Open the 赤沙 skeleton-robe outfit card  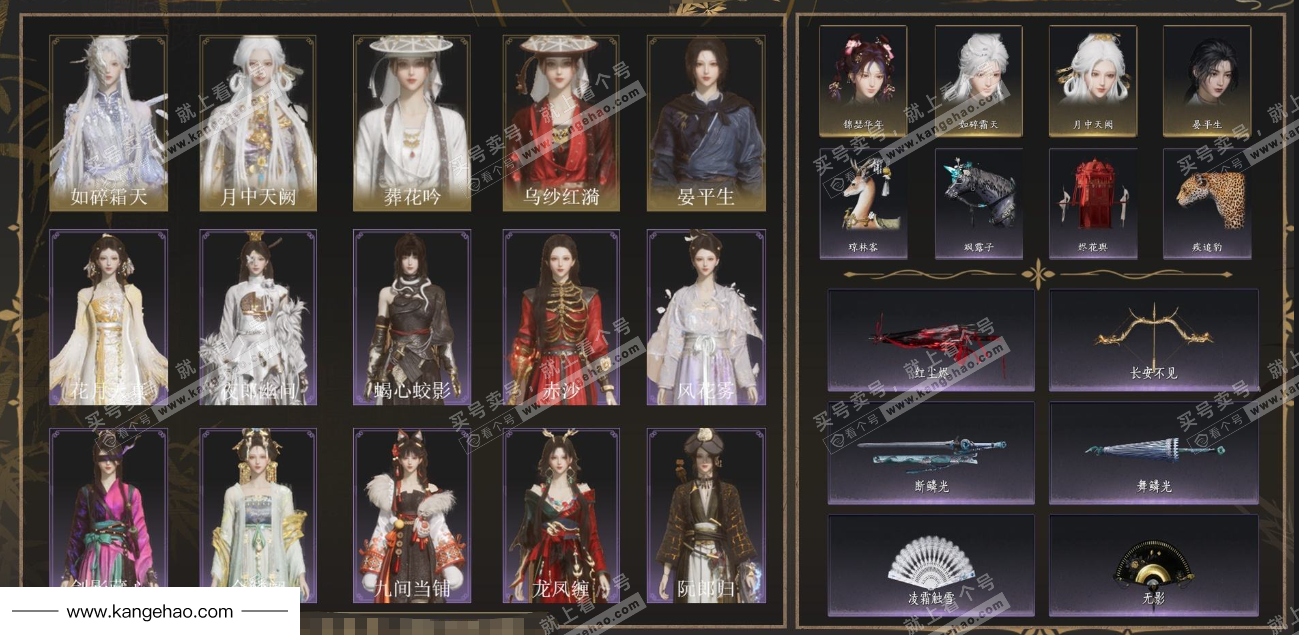(561, 317)
